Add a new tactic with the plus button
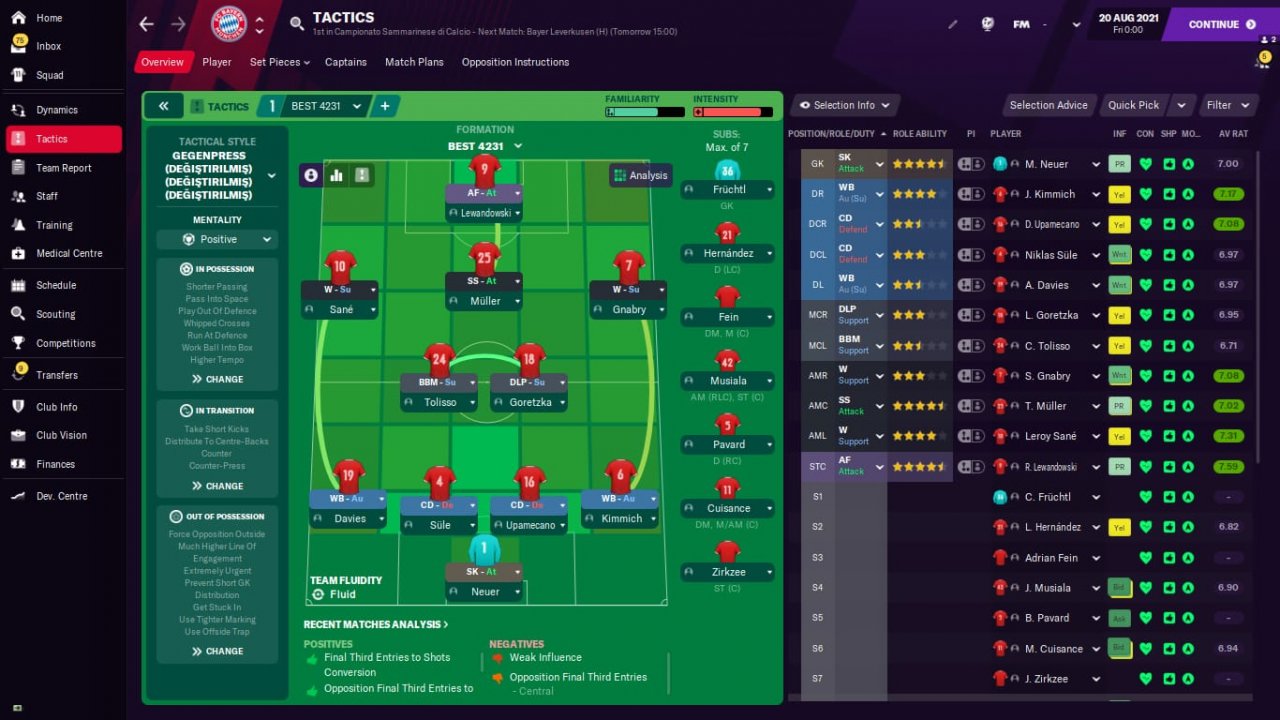The width and height of the screenshot is (1280, 720). click(384, 106)
